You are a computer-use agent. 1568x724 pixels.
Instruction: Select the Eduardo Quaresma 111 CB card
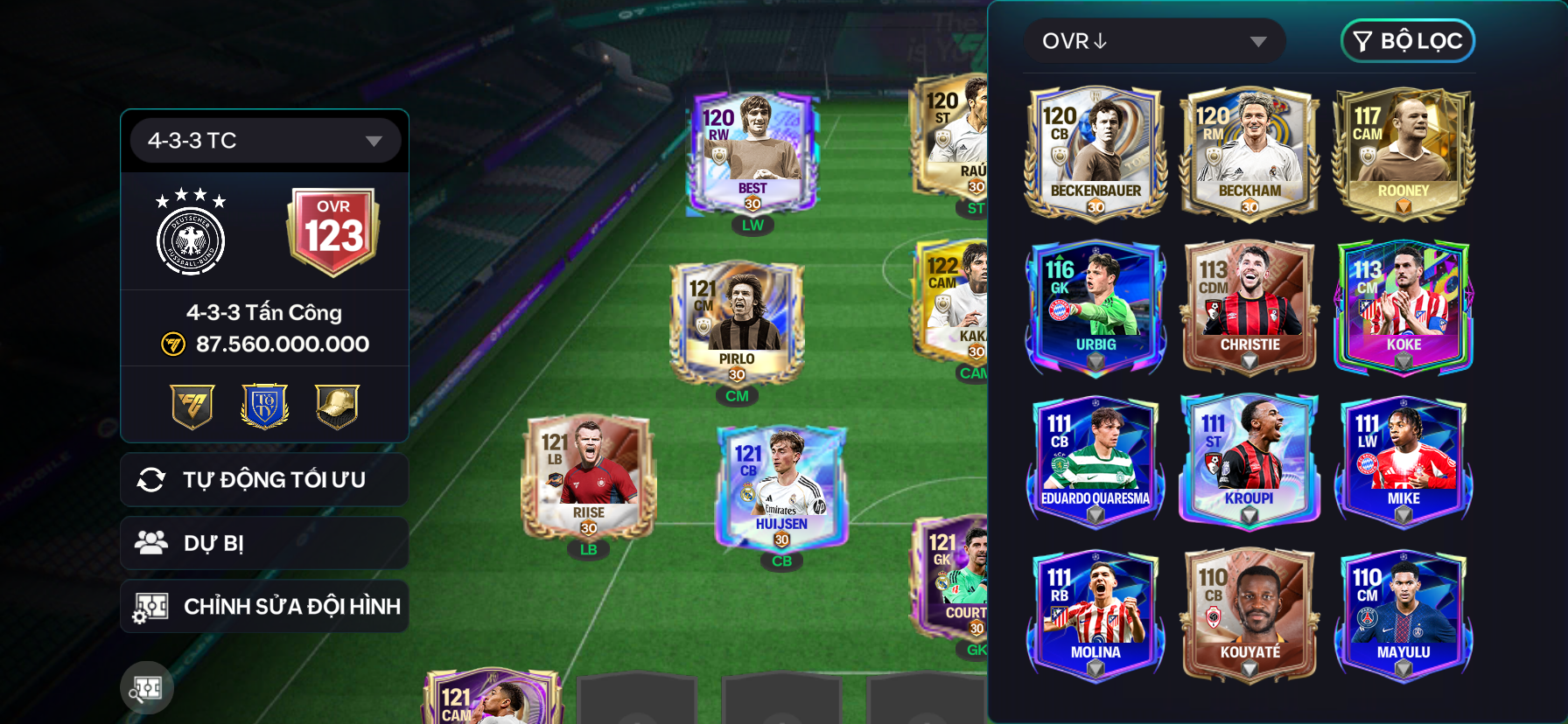[x=1095, y=461]
